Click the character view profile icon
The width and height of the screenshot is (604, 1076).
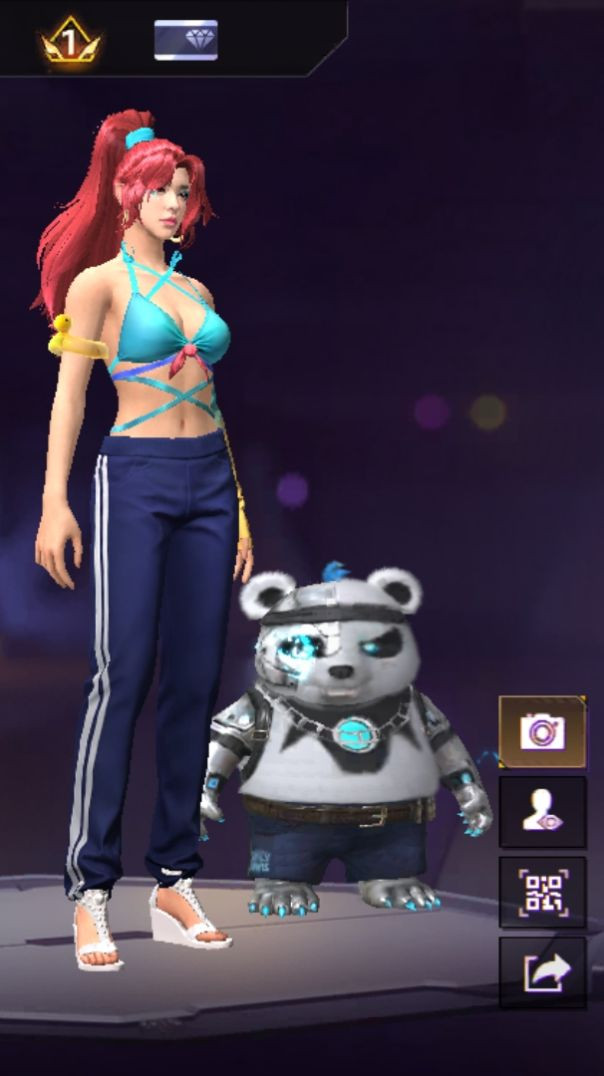point(542,812)
